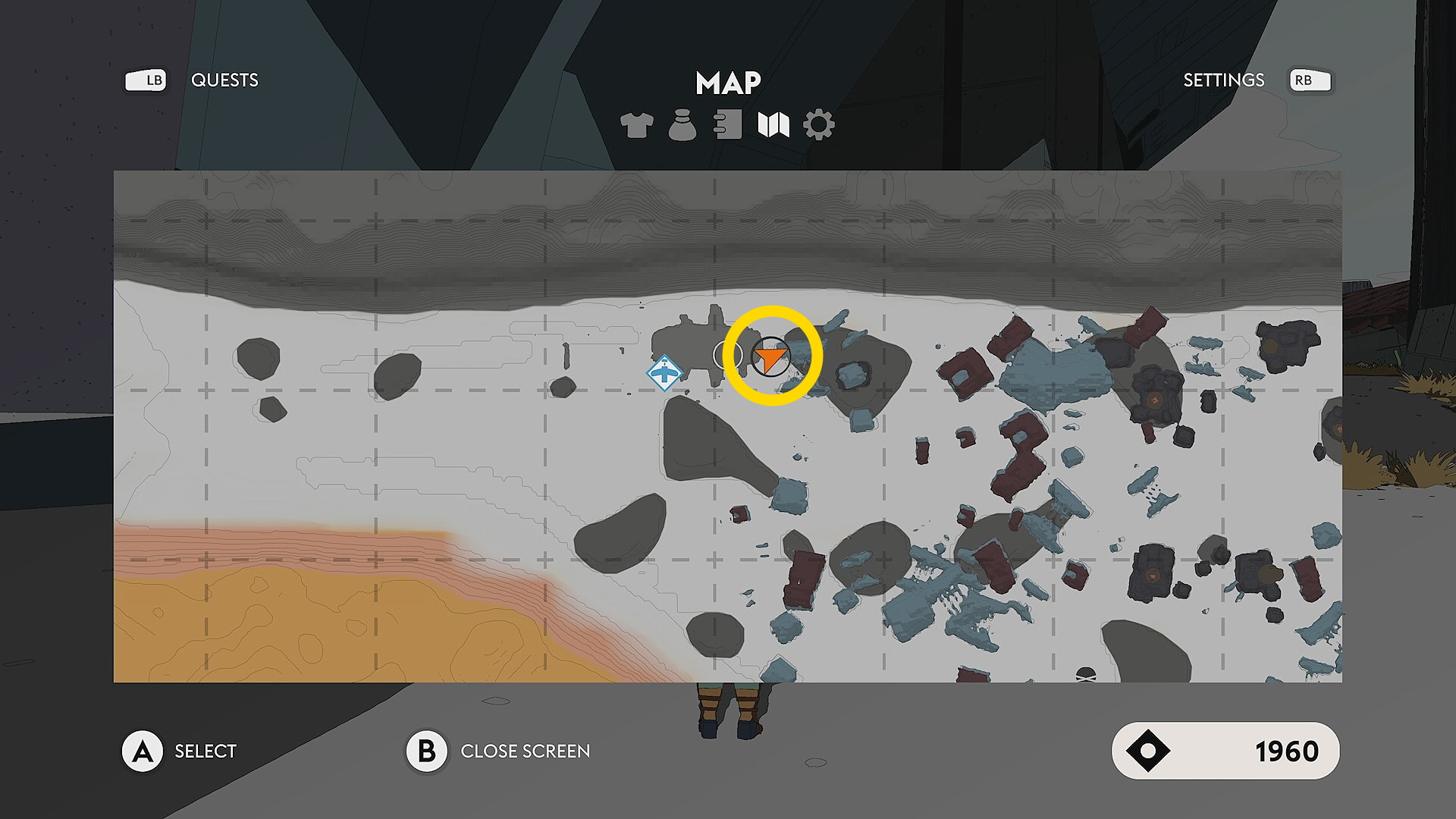1456x819 pixels.
Task: Click the orange player arrow marker
Action: pos(770,357)
